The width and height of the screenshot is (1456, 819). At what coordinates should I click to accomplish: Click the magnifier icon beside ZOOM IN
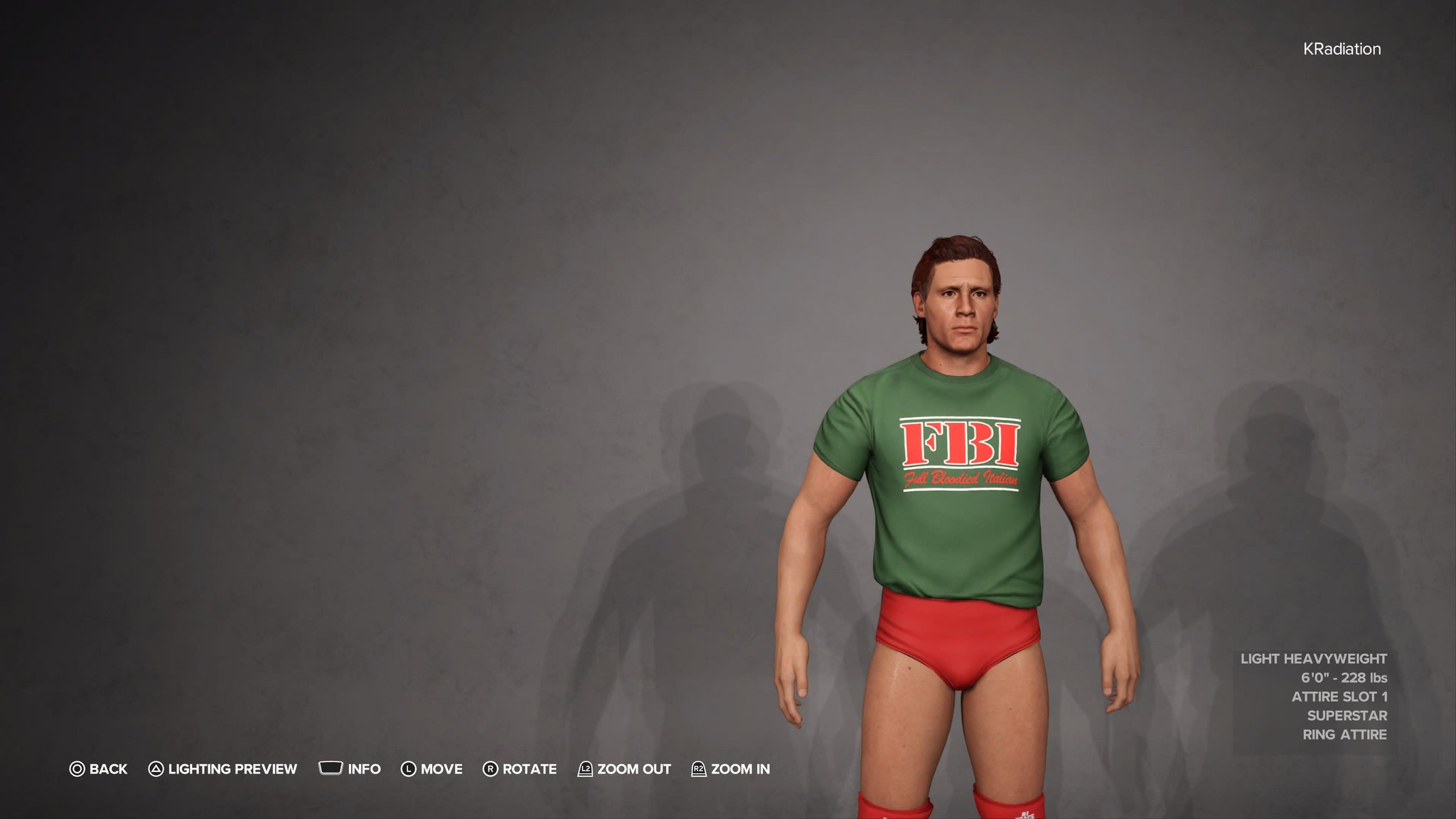[x=700, y=769]
